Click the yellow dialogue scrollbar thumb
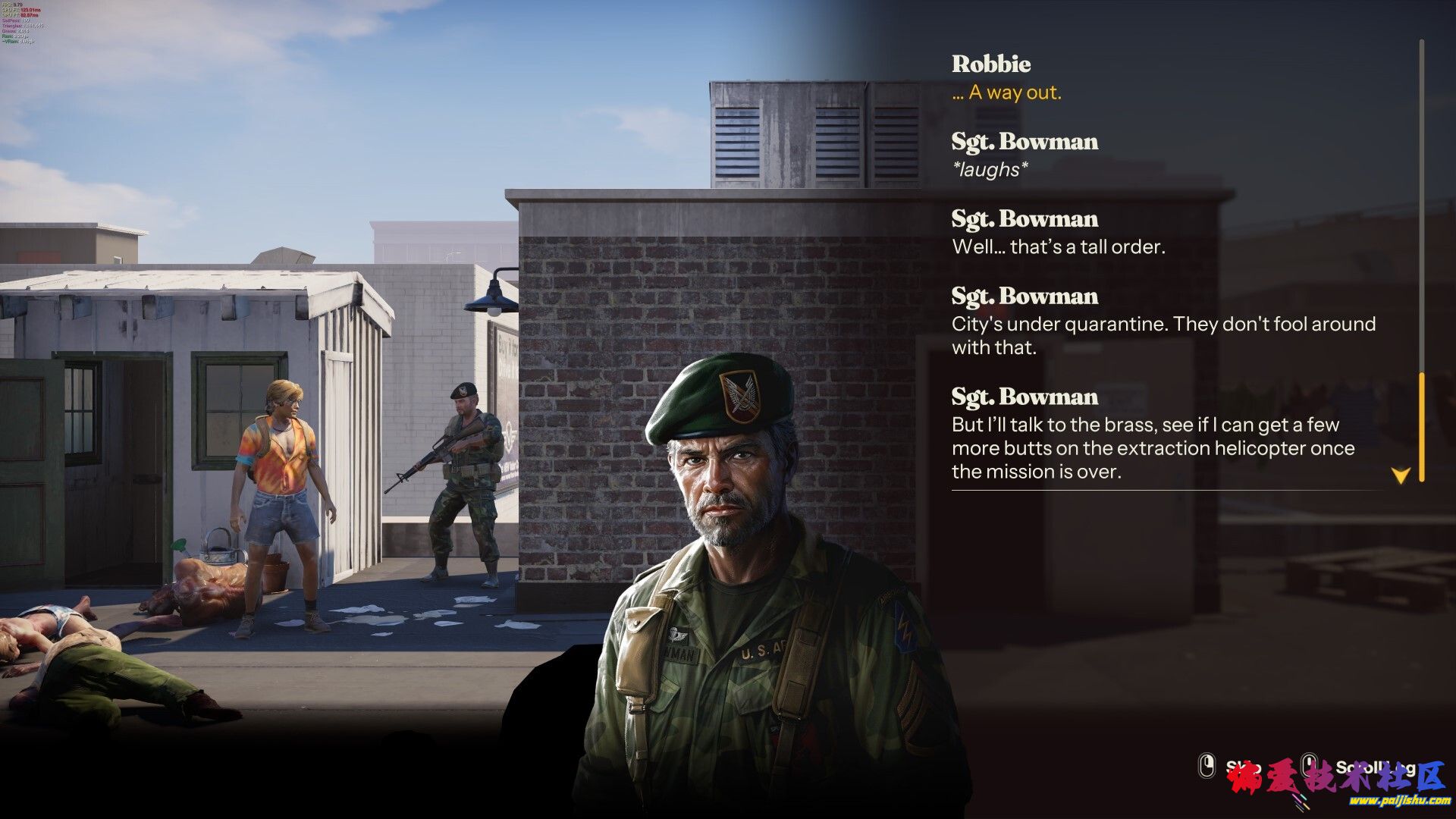This screenshot has width=1456, height=819. point(1421,426)
